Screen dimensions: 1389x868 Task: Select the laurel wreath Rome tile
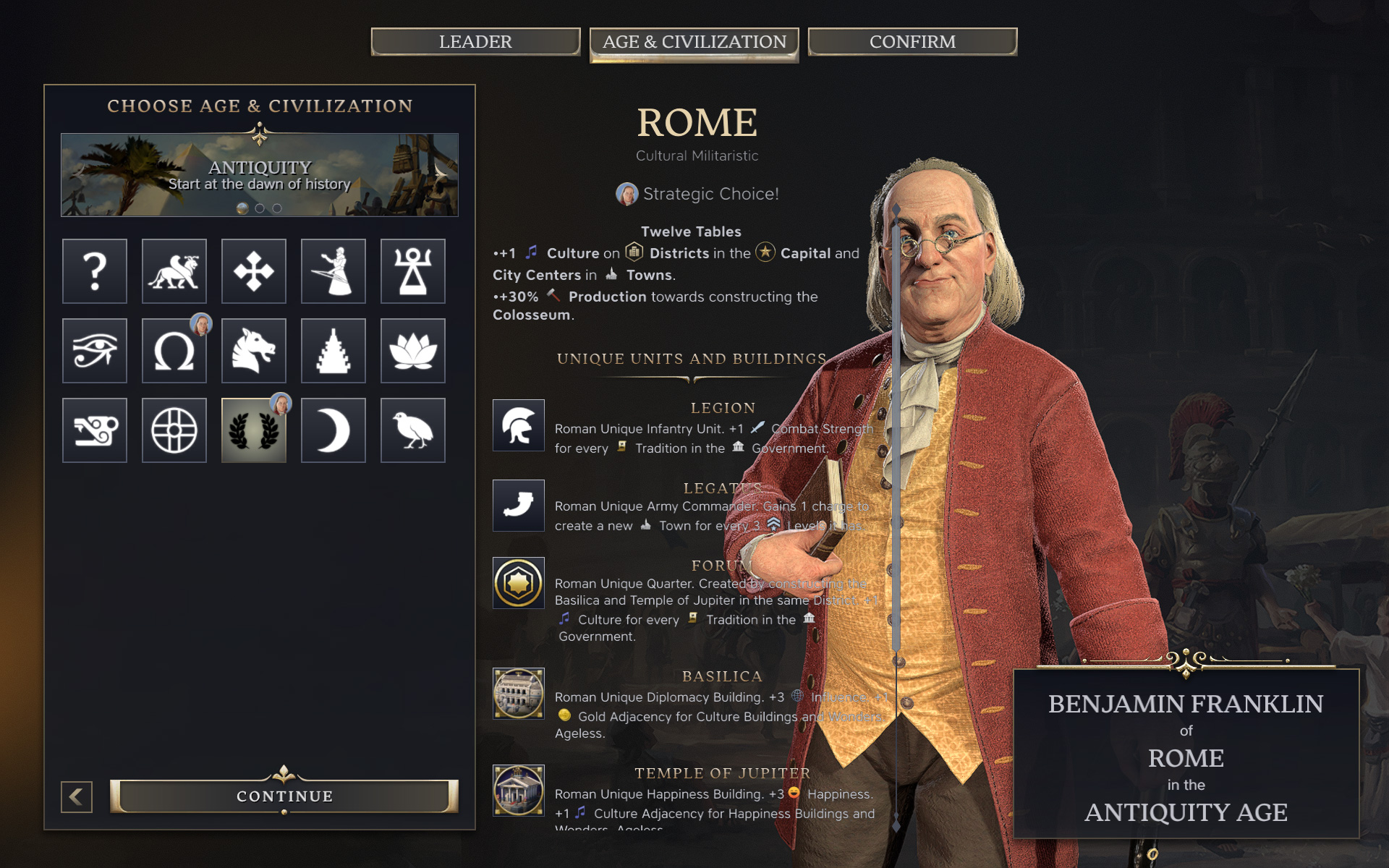pos(254,430)
